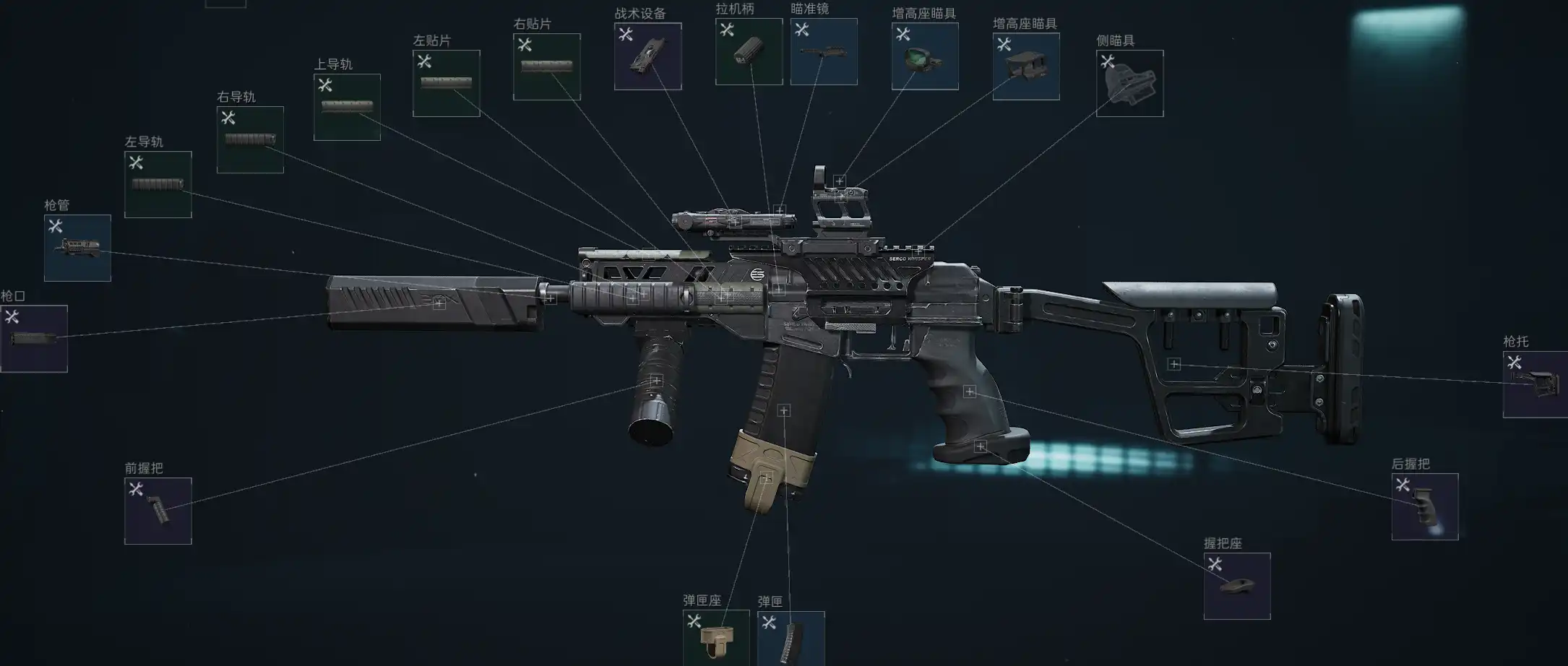Open the 上导轨 top rail slot
This screenshot has height=666, width=1568.
(347, 107)
